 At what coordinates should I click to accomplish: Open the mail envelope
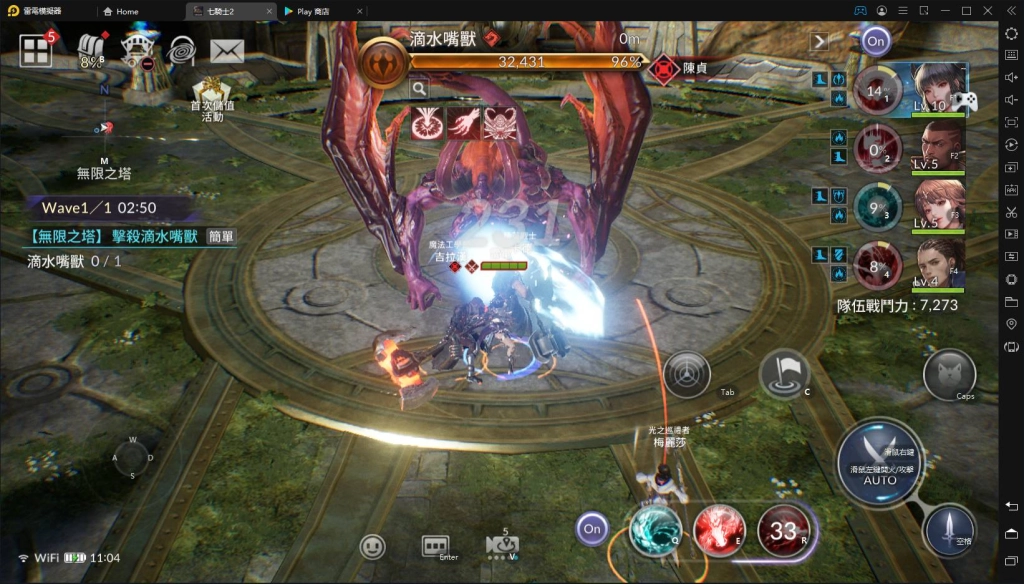227,50
